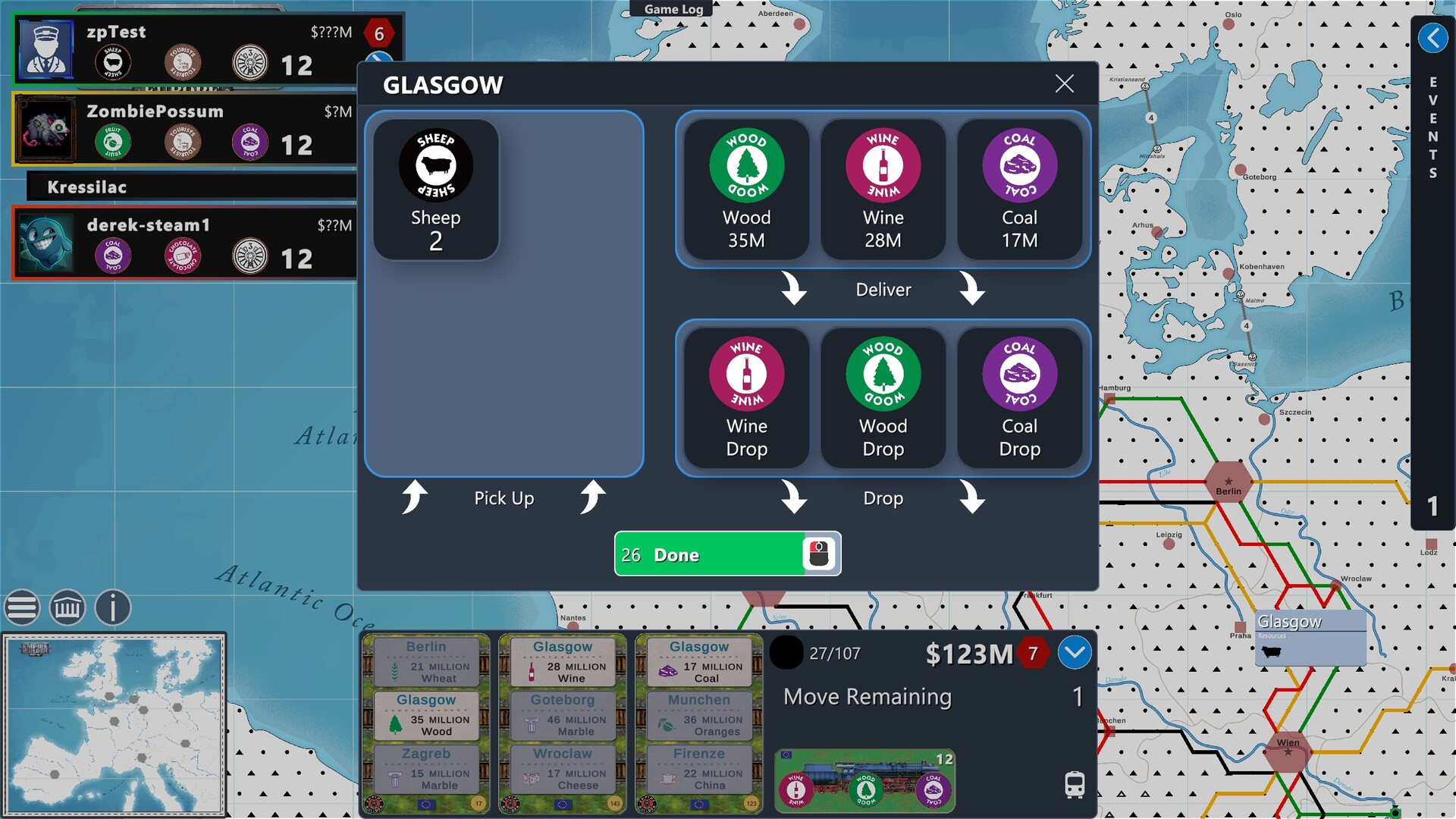Screen dimensions: 1456x819
Task: Select ZombiePossum's Fruit commodity icon
Action: click(112, 141)
